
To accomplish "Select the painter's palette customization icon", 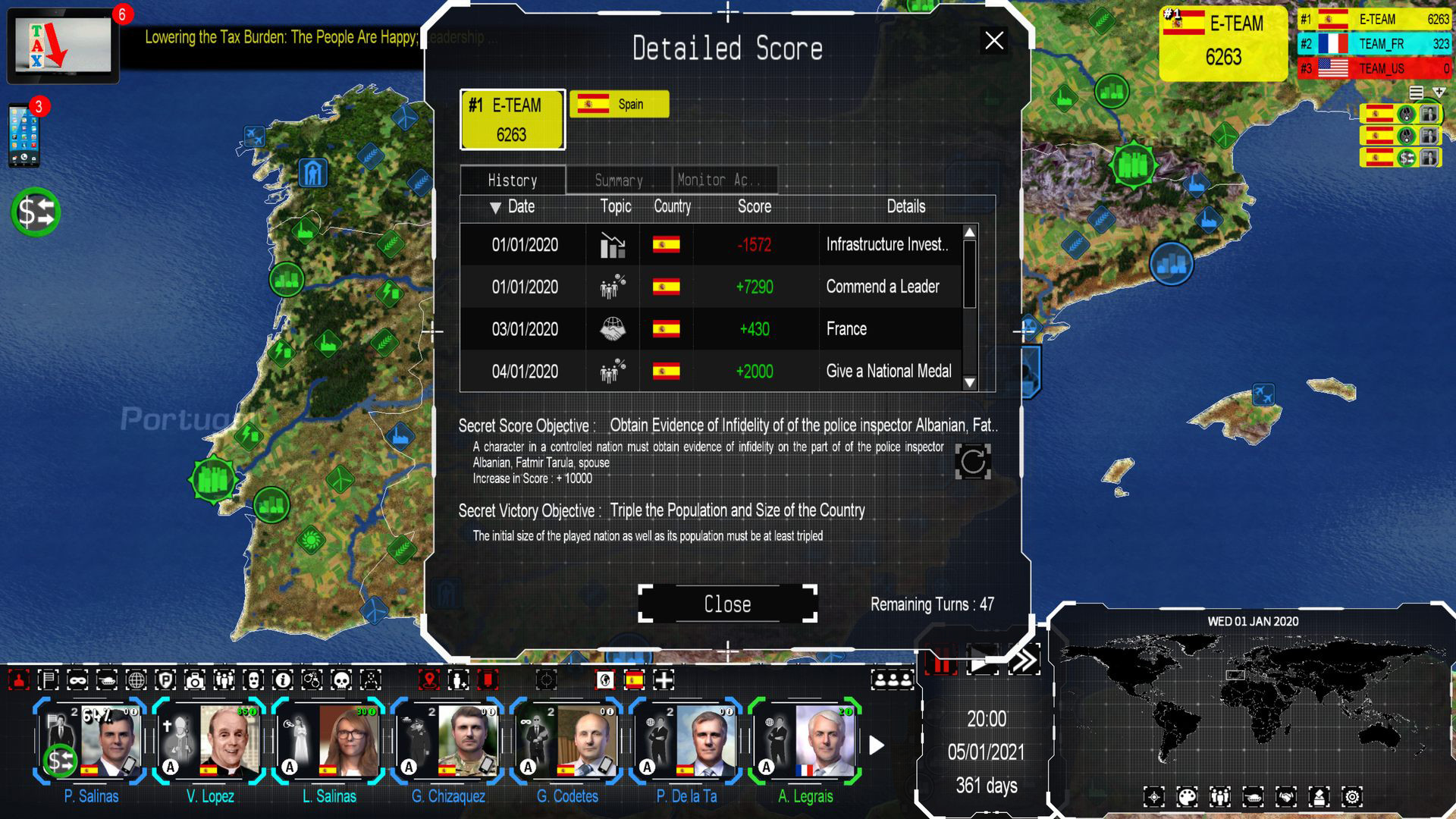I will click(x=1188, y=798).
